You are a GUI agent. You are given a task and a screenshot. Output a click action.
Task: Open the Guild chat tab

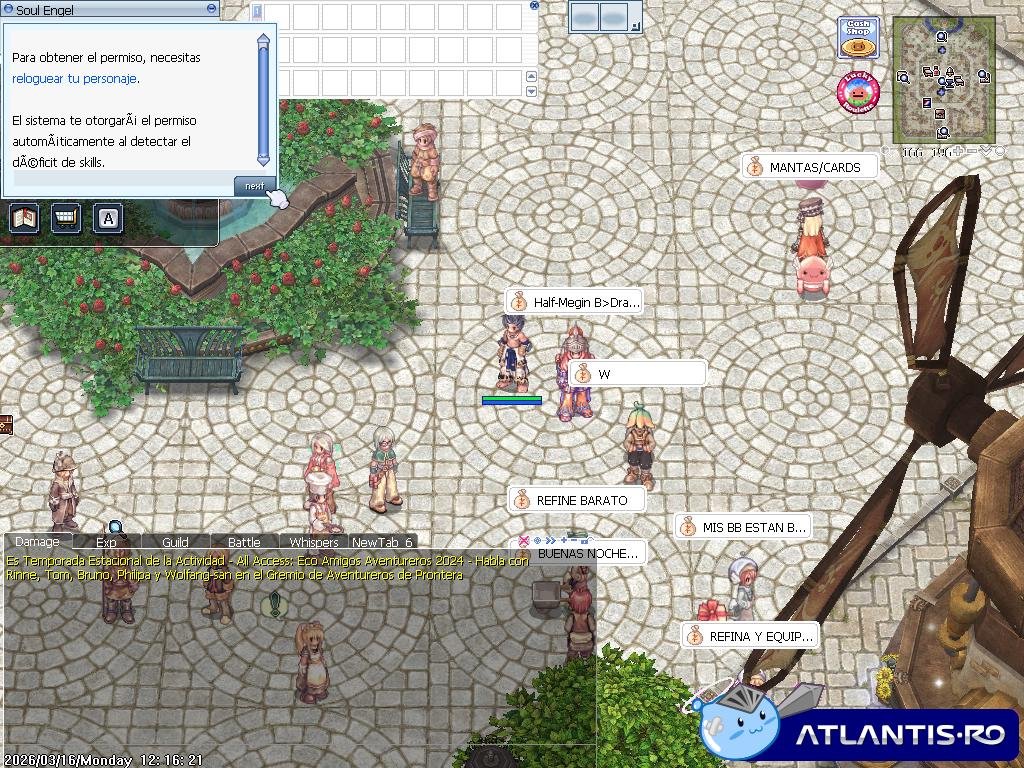175,542
